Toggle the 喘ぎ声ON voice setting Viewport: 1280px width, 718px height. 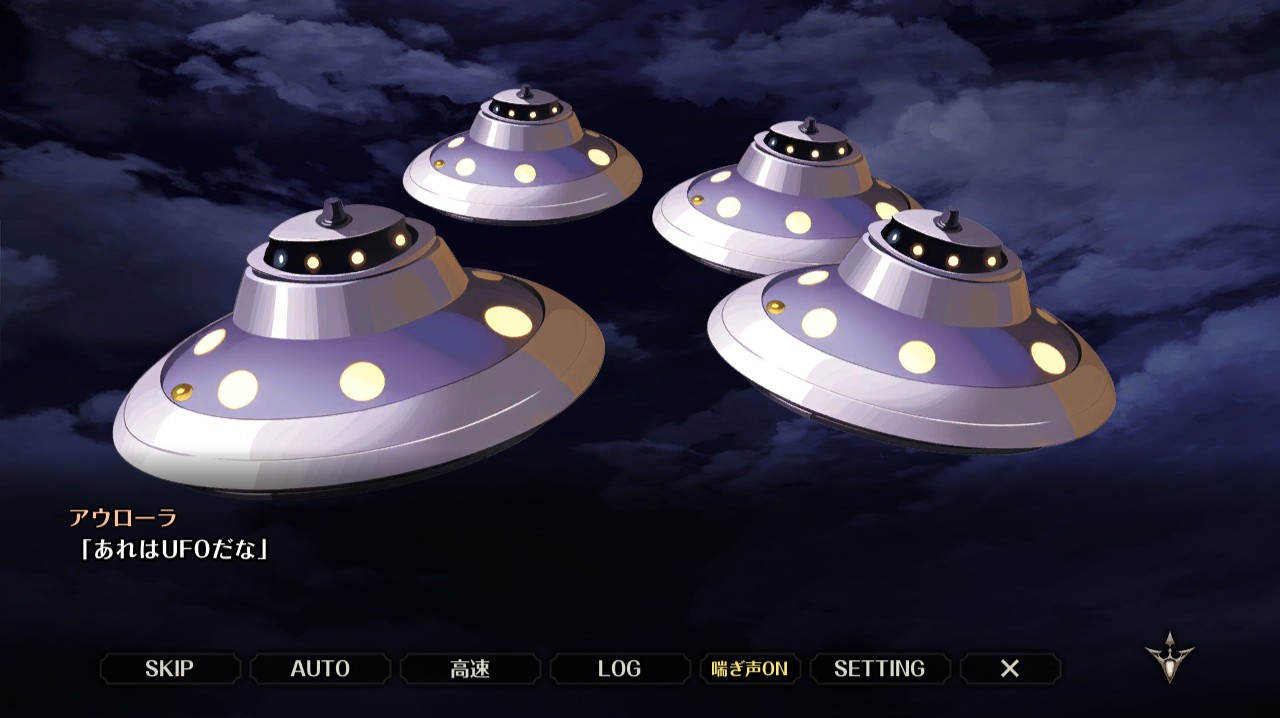[750, 669]
